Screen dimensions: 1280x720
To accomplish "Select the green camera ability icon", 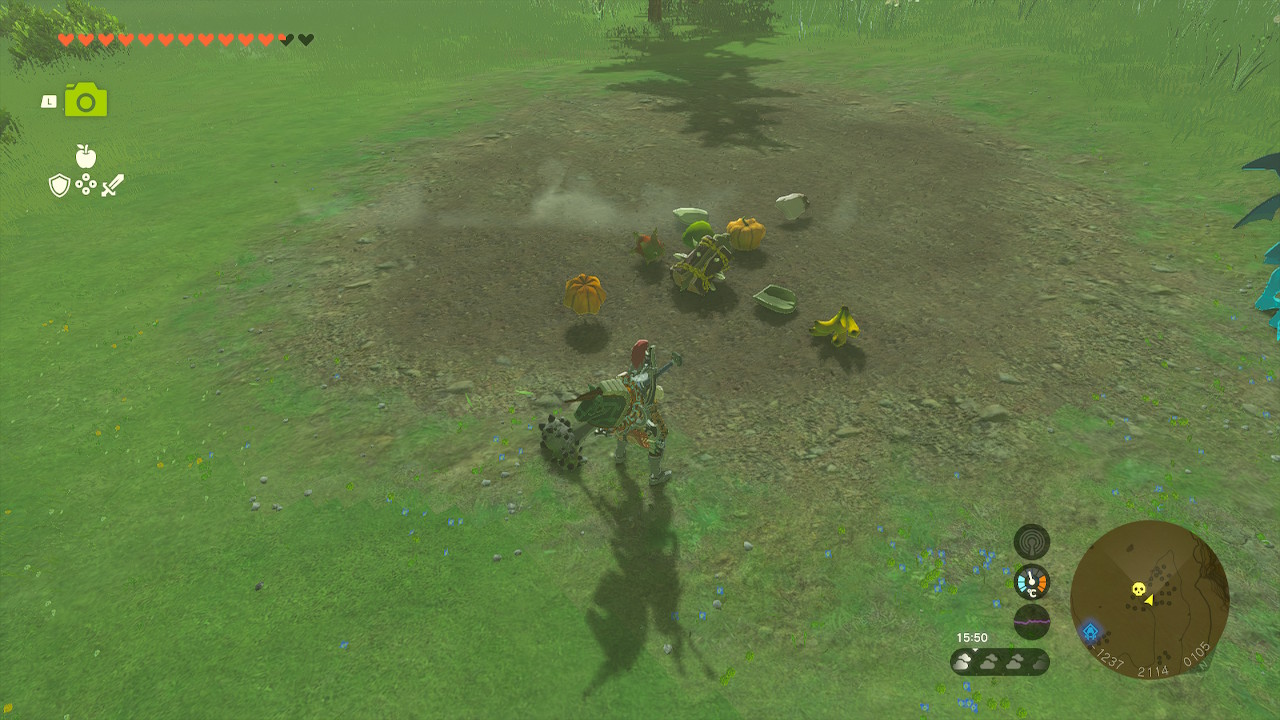I will tap(86, 100).
